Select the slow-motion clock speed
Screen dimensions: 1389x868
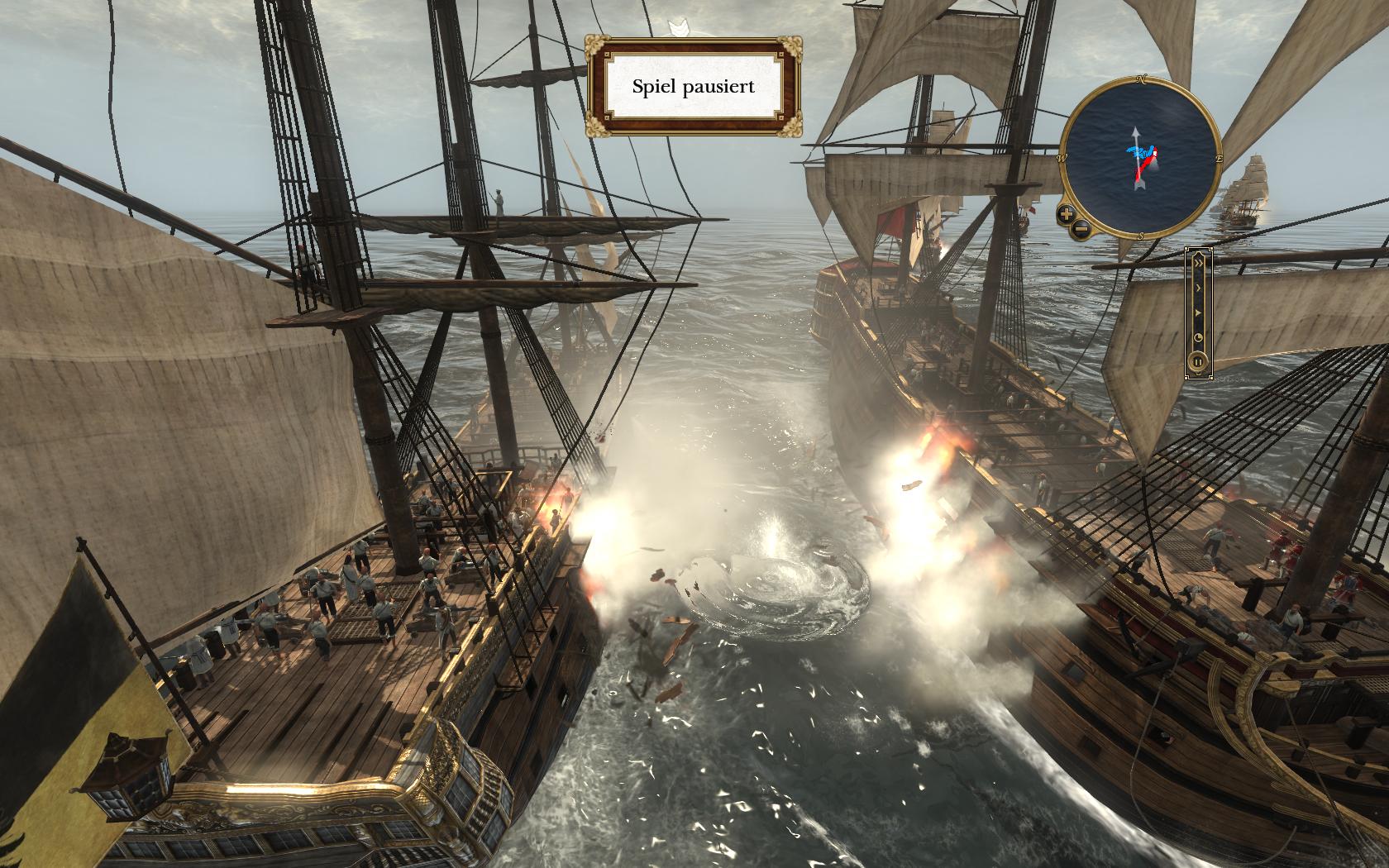pos(1196,338)
